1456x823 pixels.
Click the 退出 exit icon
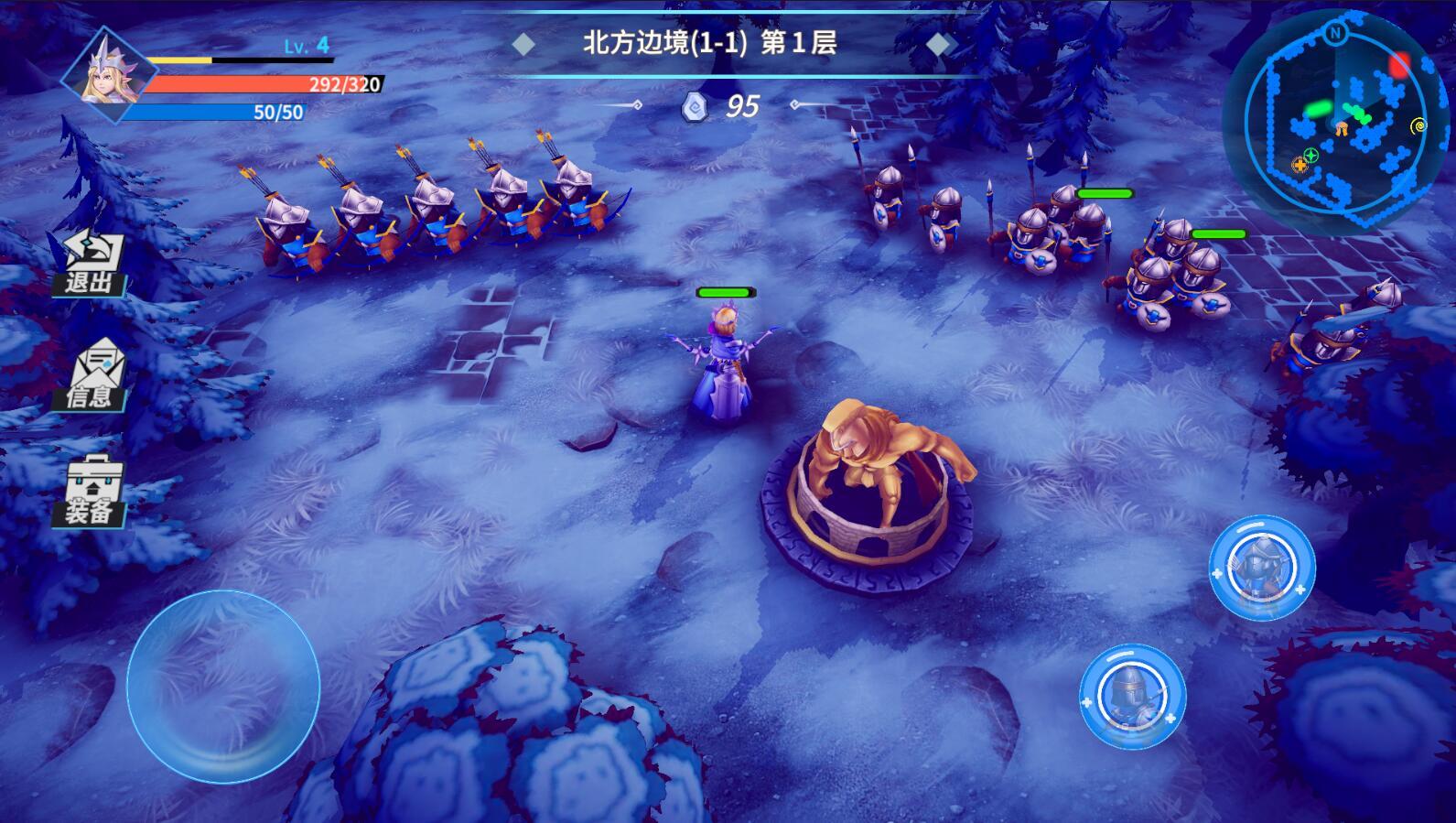click(x=92, y=261)
